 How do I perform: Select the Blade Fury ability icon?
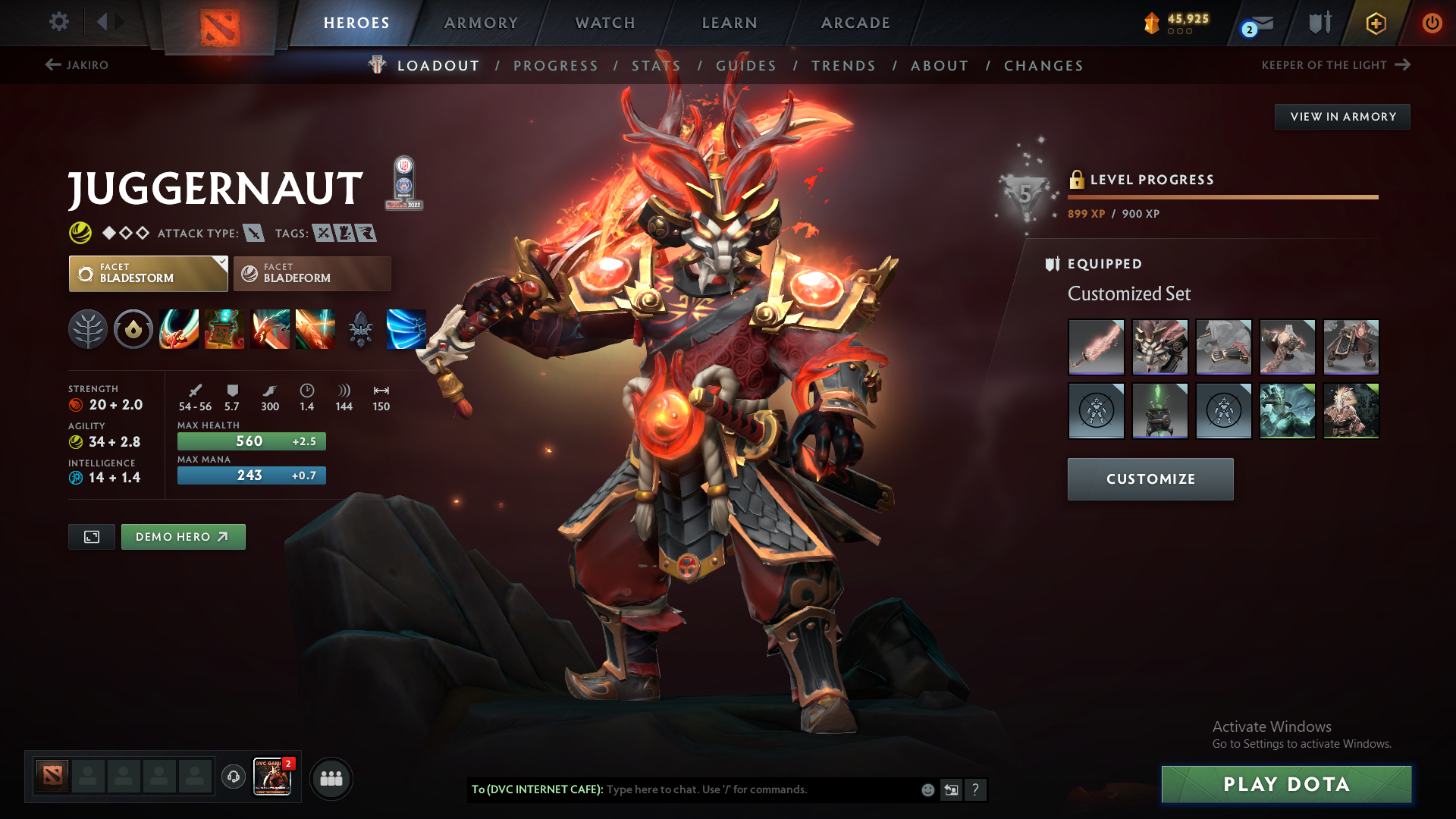coord(179,329)
